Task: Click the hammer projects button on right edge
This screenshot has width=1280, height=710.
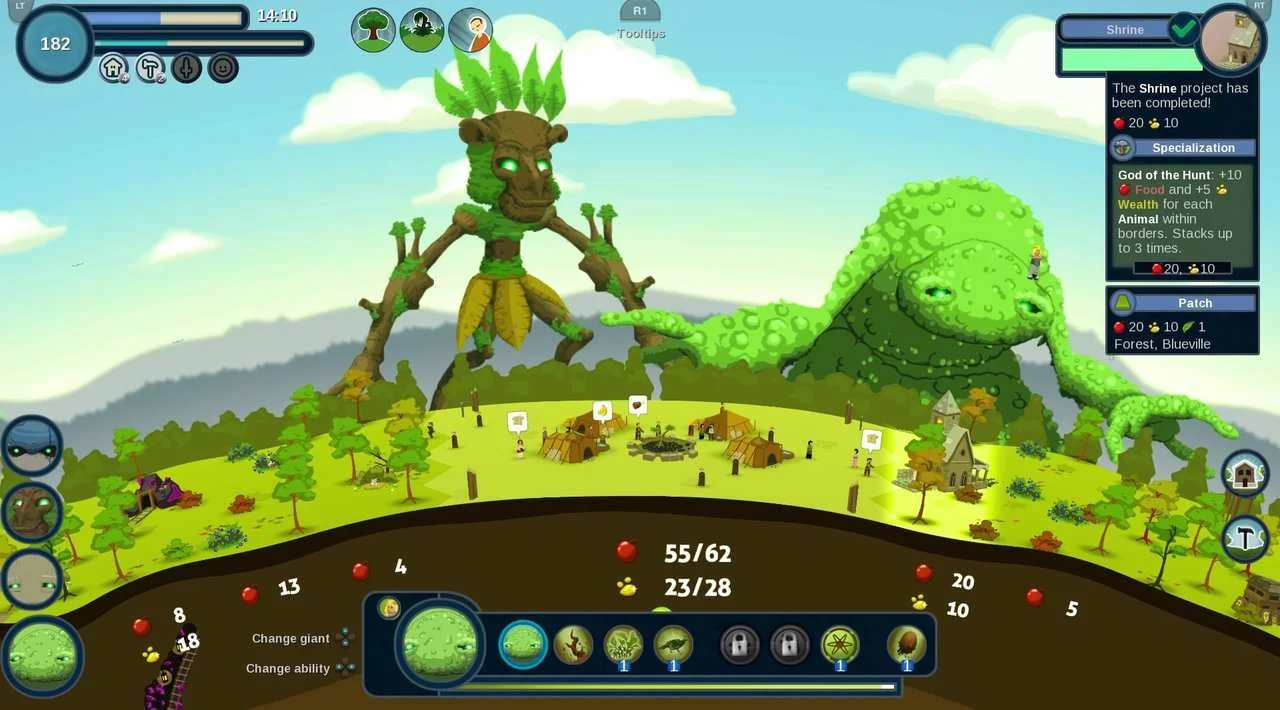Action: tap(1246, 538)
